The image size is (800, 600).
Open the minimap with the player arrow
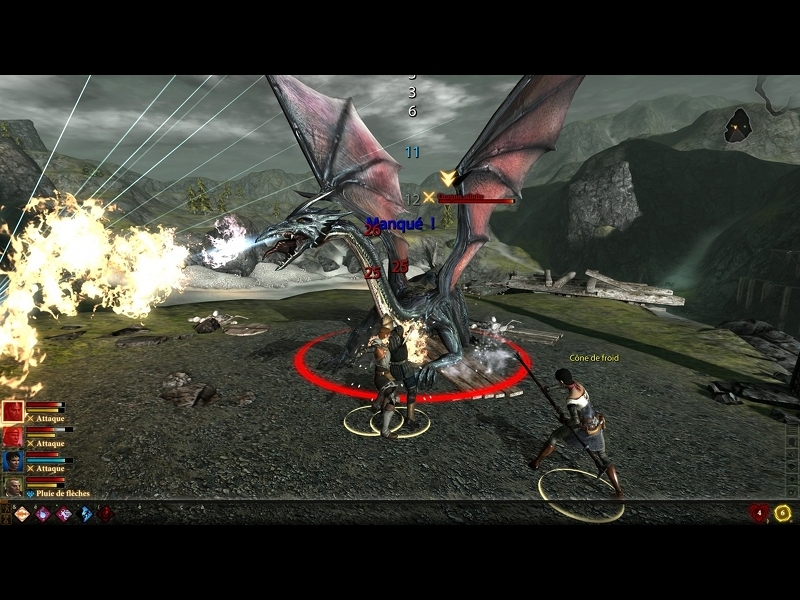click(x=739, y=124)
